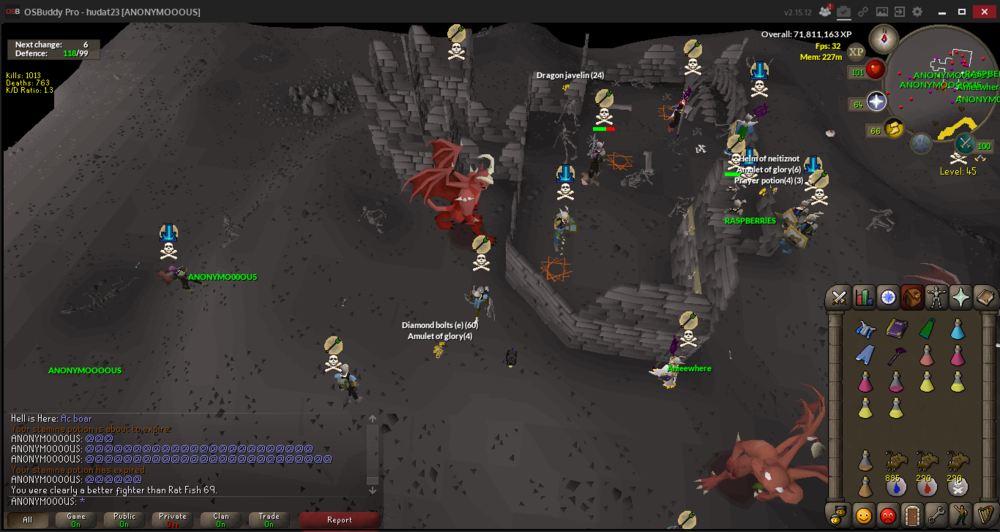Image resolution: width=1000 pixels, height=532 pixels.
Task: Toggle run with the energy boot orb
Action: click(894, 128)
